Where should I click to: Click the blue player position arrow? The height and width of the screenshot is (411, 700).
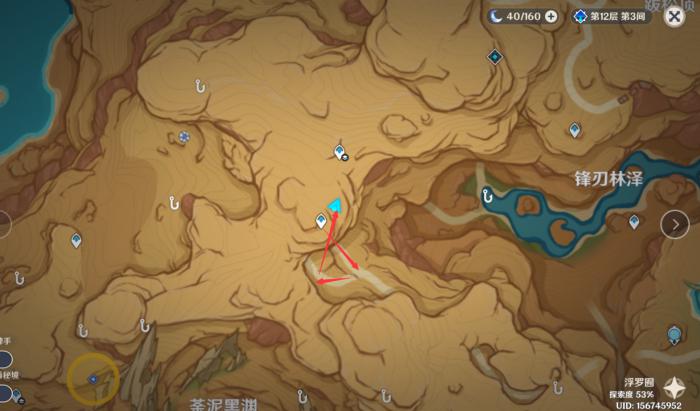(x=336, y=207)
